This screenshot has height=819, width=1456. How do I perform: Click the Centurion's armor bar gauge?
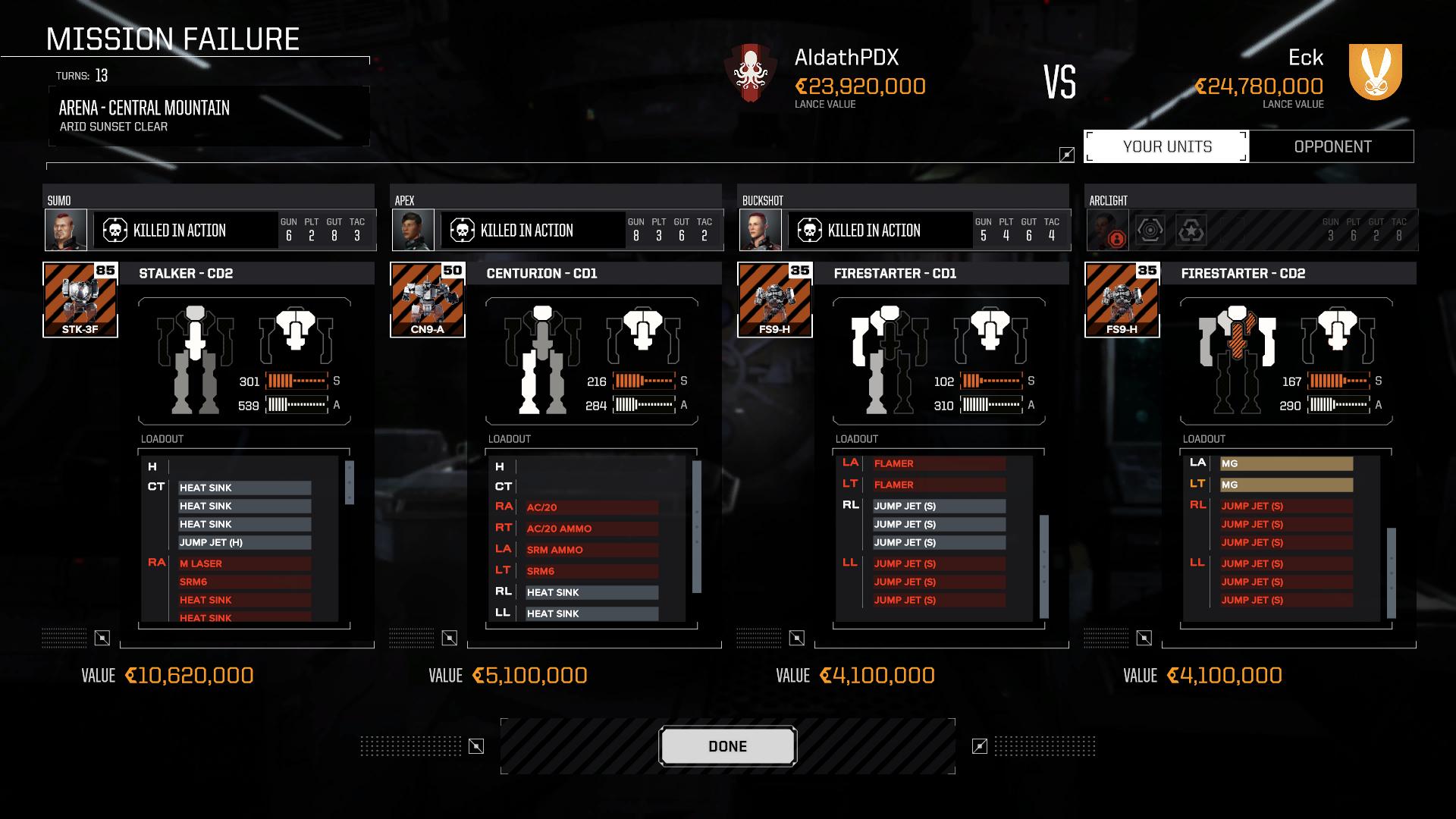click(x=646, y=404)
